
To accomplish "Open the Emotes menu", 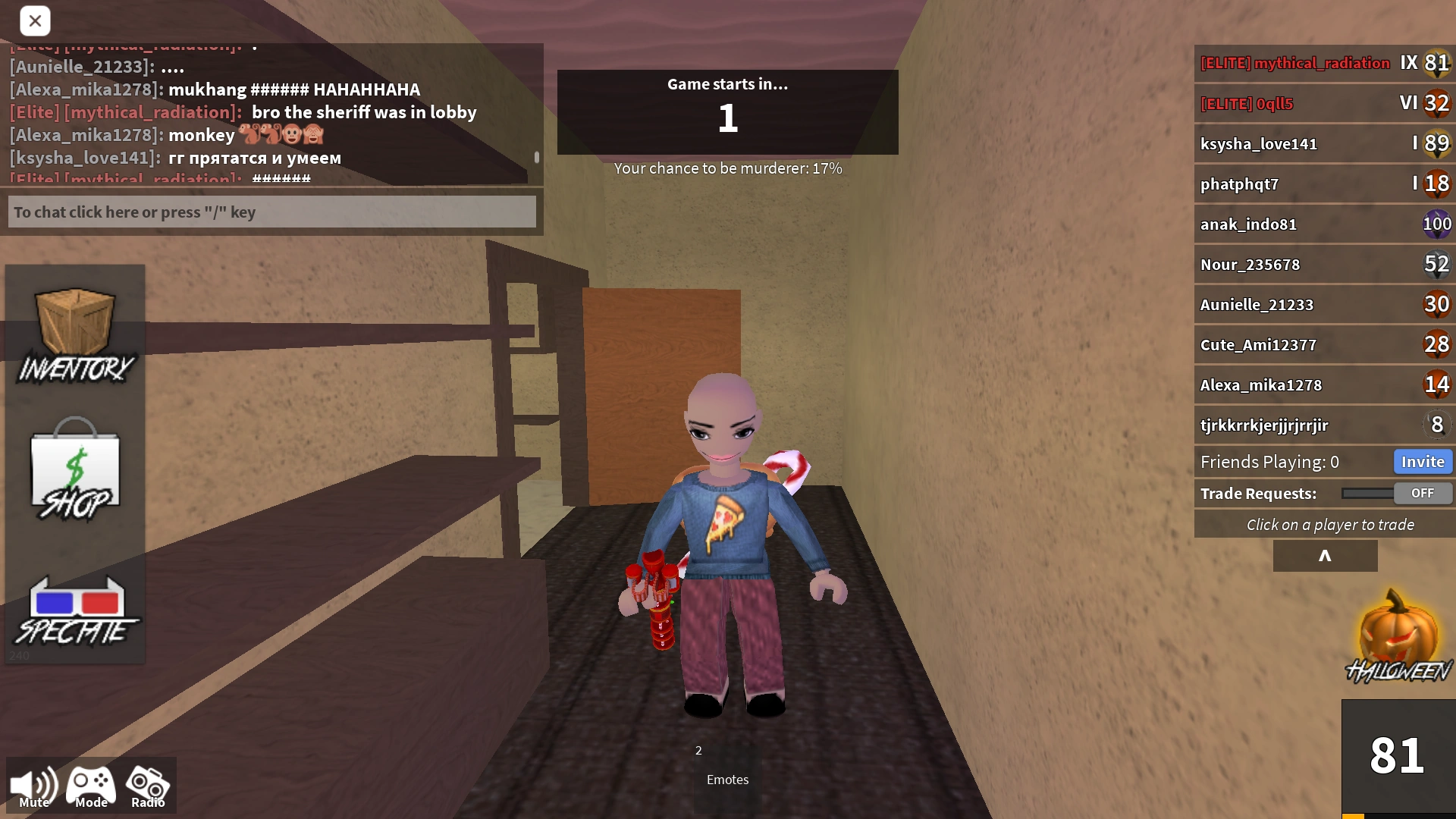I will pos(726,779).
